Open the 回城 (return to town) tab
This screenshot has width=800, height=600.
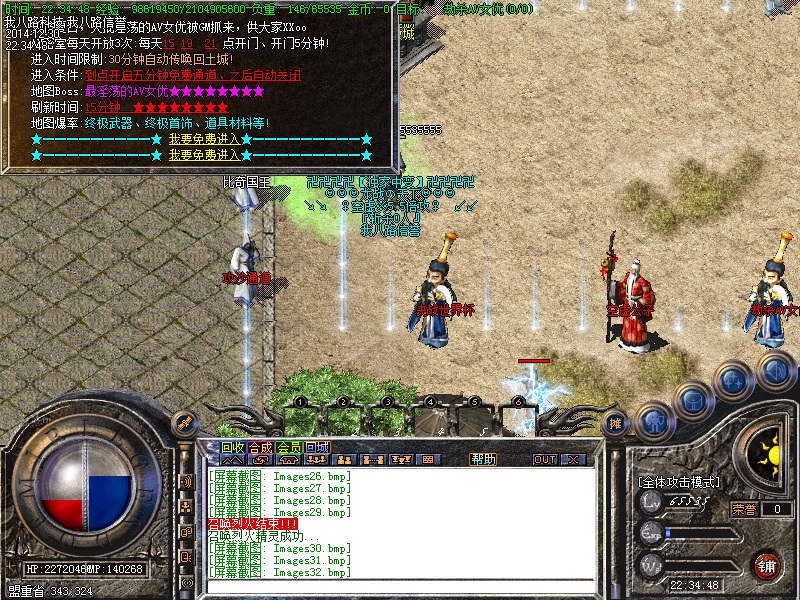[x=317, y=447]
